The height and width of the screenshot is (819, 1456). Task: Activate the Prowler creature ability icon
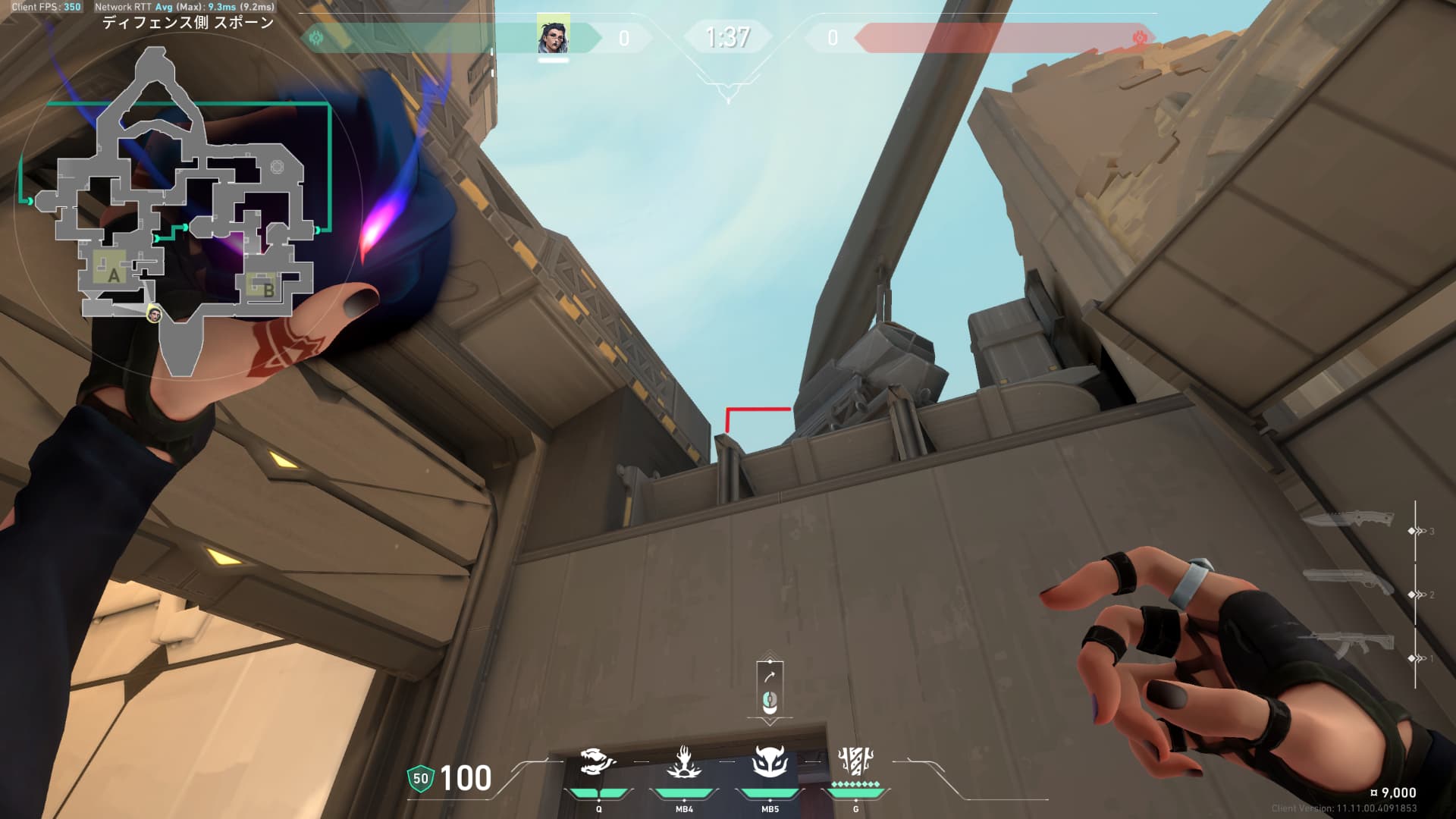[x=598, y=762]
